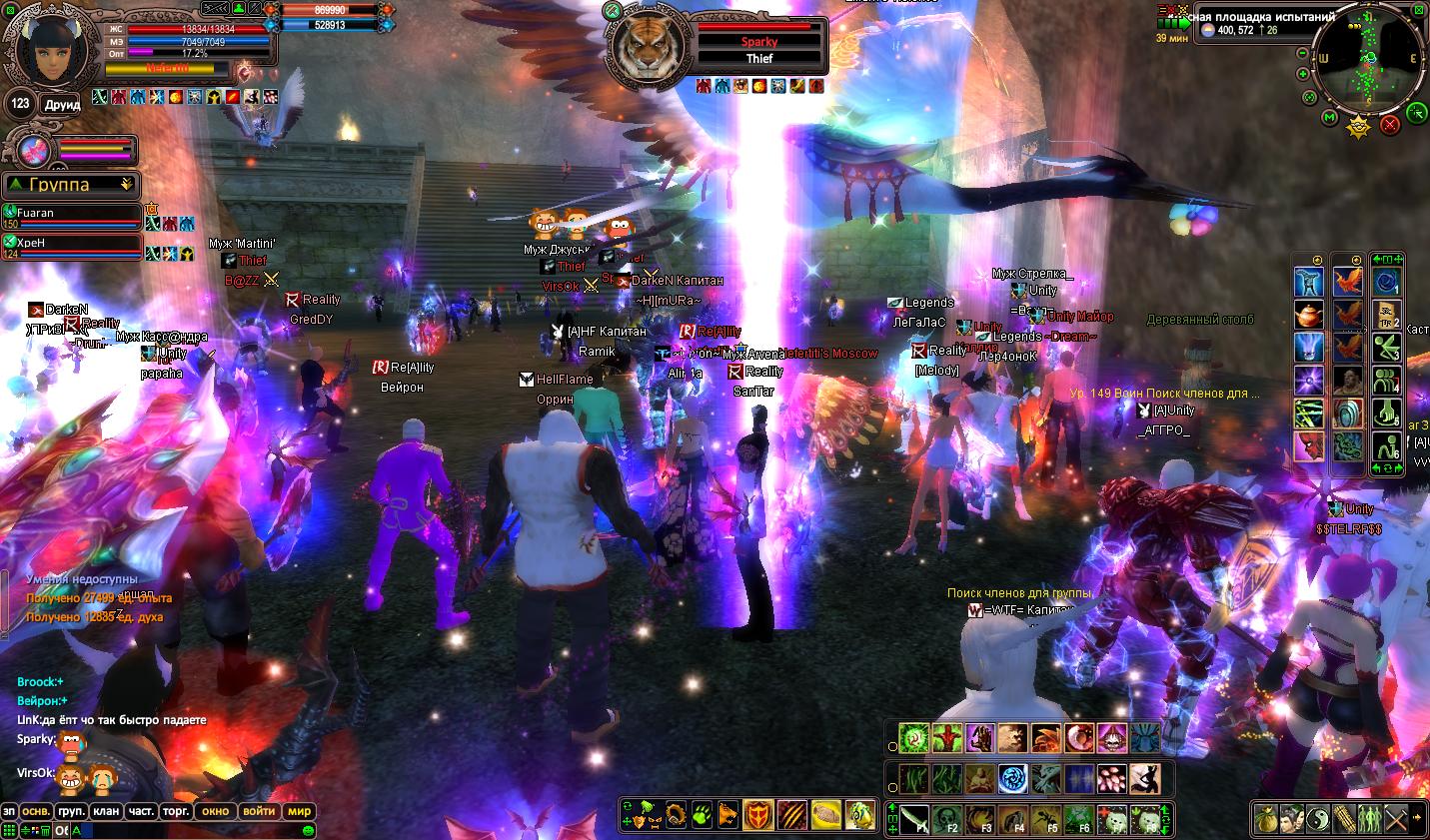Open the inventory bag icon
1430x840 pixels.
(1265, 817)
